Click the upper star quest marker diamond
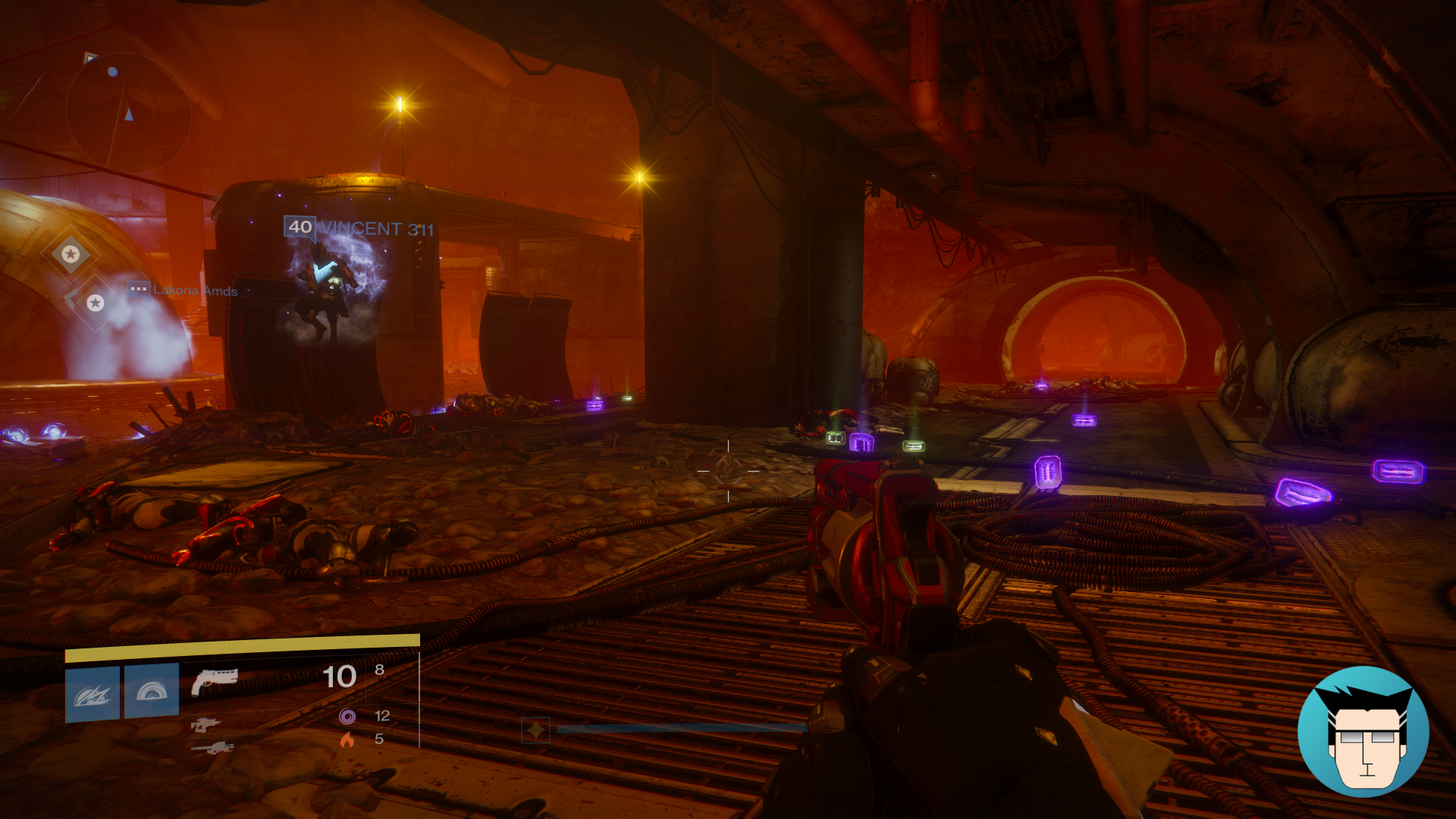The width and height of the screenshot is (1456, 819). tap(72, 254)
